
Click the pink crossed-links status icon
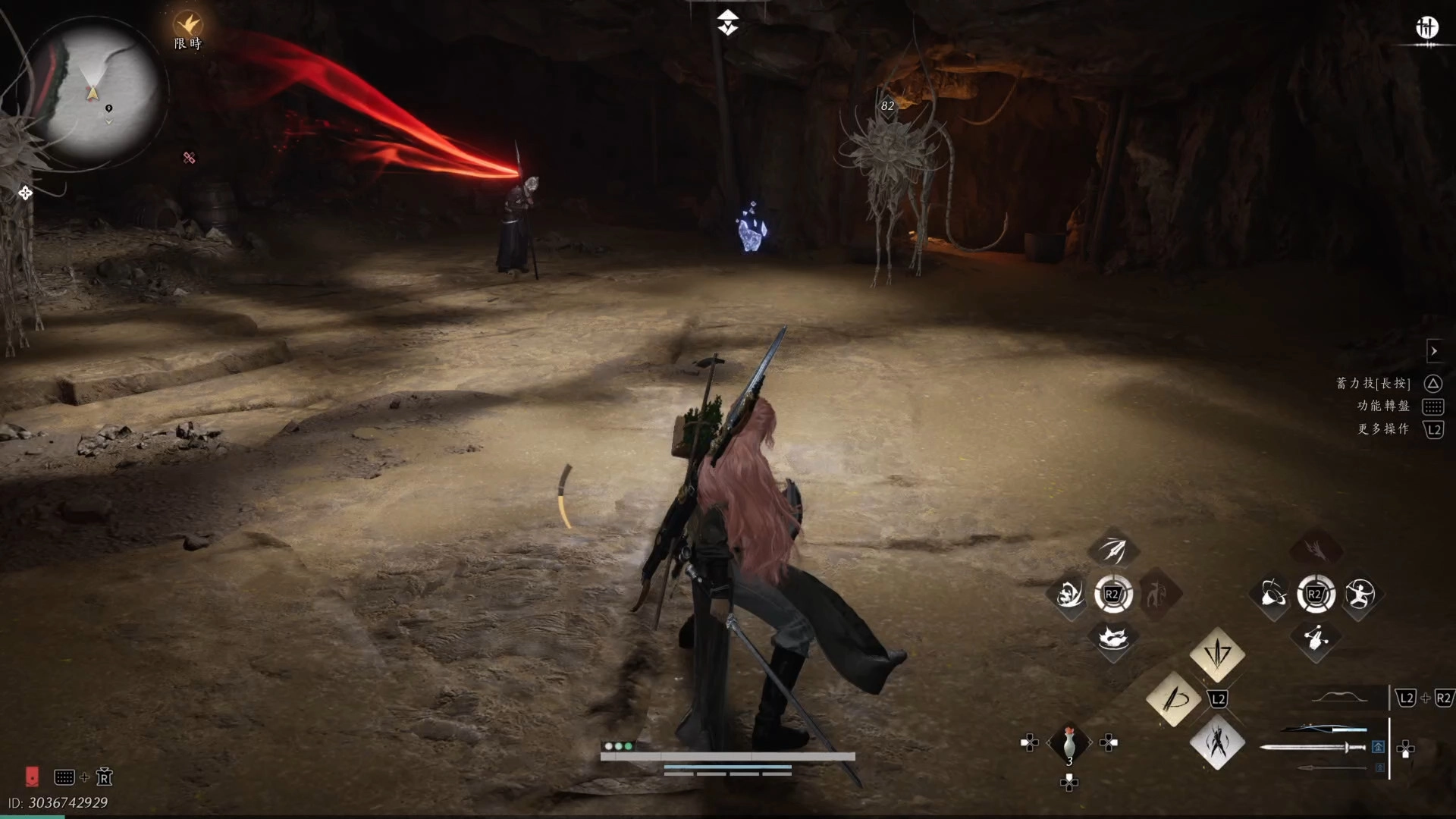(189, 158)
